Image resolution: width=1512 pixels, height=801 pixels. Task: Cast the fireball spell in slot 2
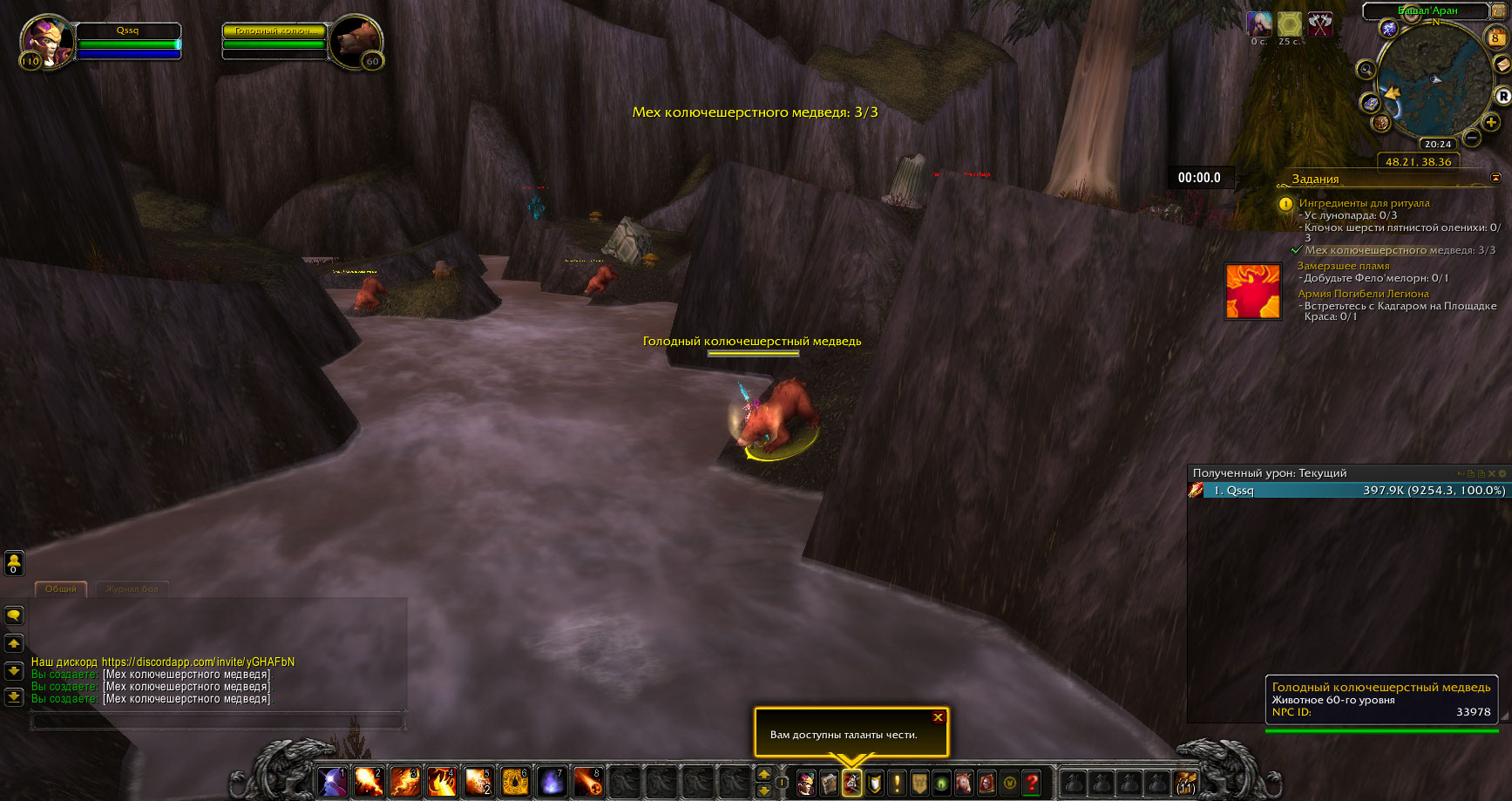pyautogui.click(x=368, y=782)
